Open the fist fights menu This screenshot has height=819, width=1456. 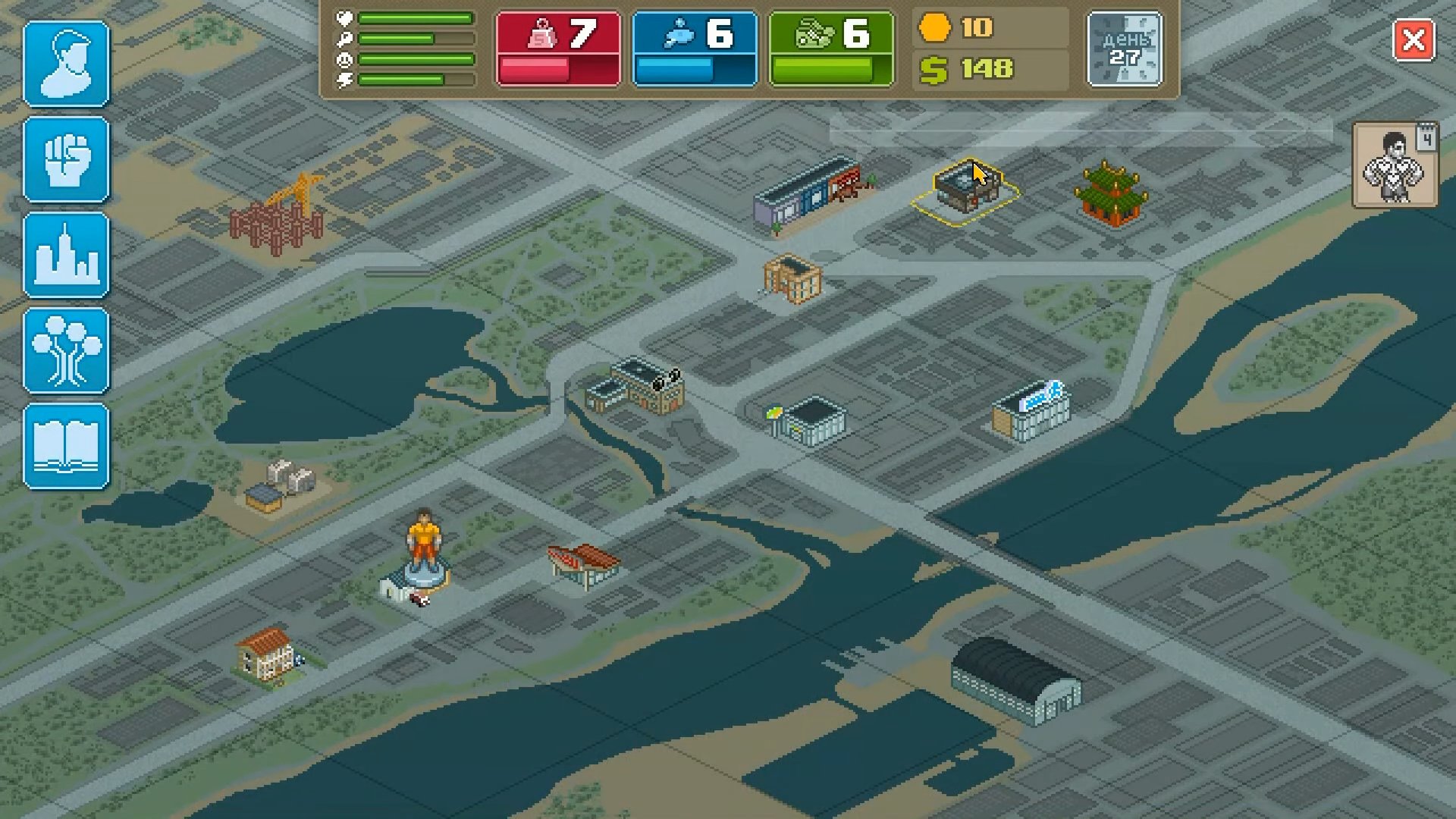(x=67, y=160)
